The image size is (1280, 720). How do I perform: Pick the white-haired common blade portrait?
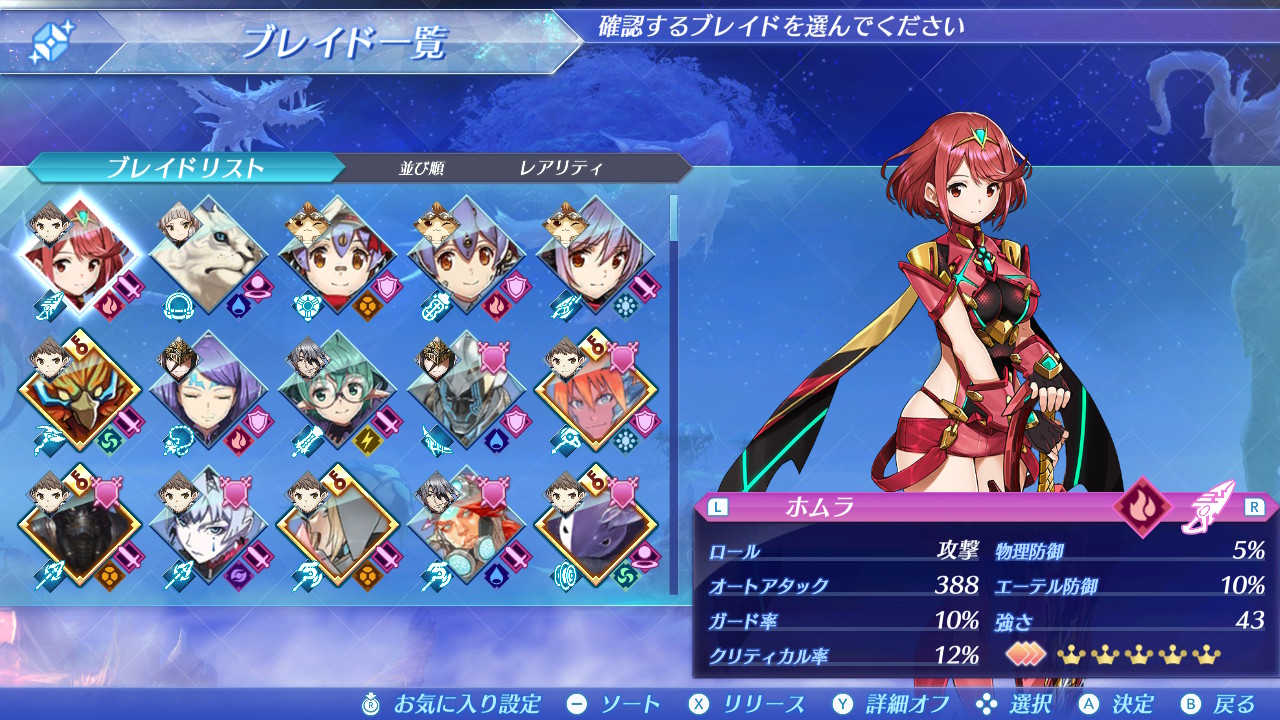(x=208, y=527)
